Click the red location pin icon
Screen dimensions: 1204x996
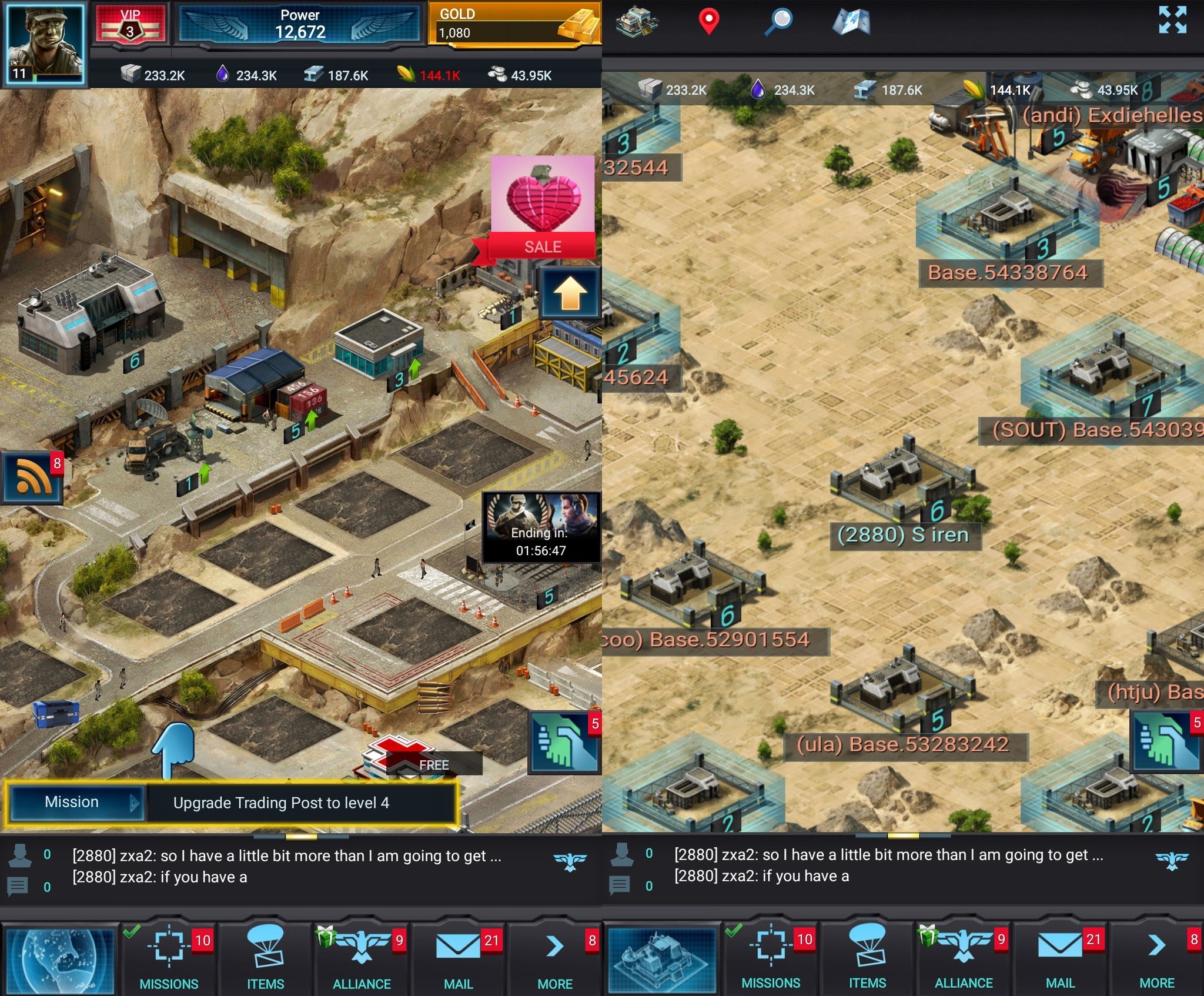pyautogui.click(x=709, y=21)
